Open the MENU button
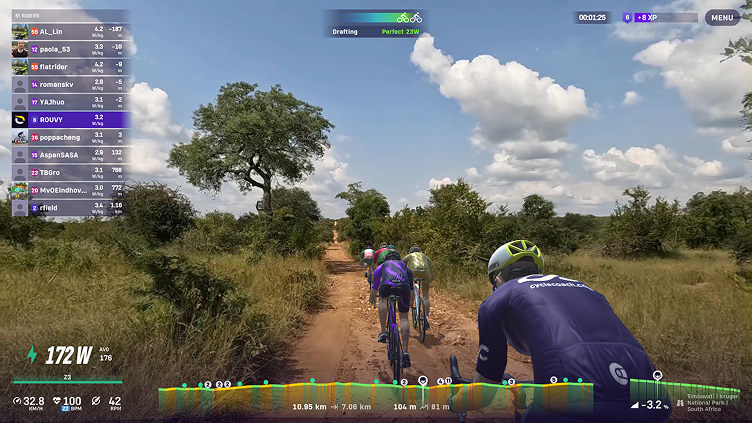 [x=722, y=17]
